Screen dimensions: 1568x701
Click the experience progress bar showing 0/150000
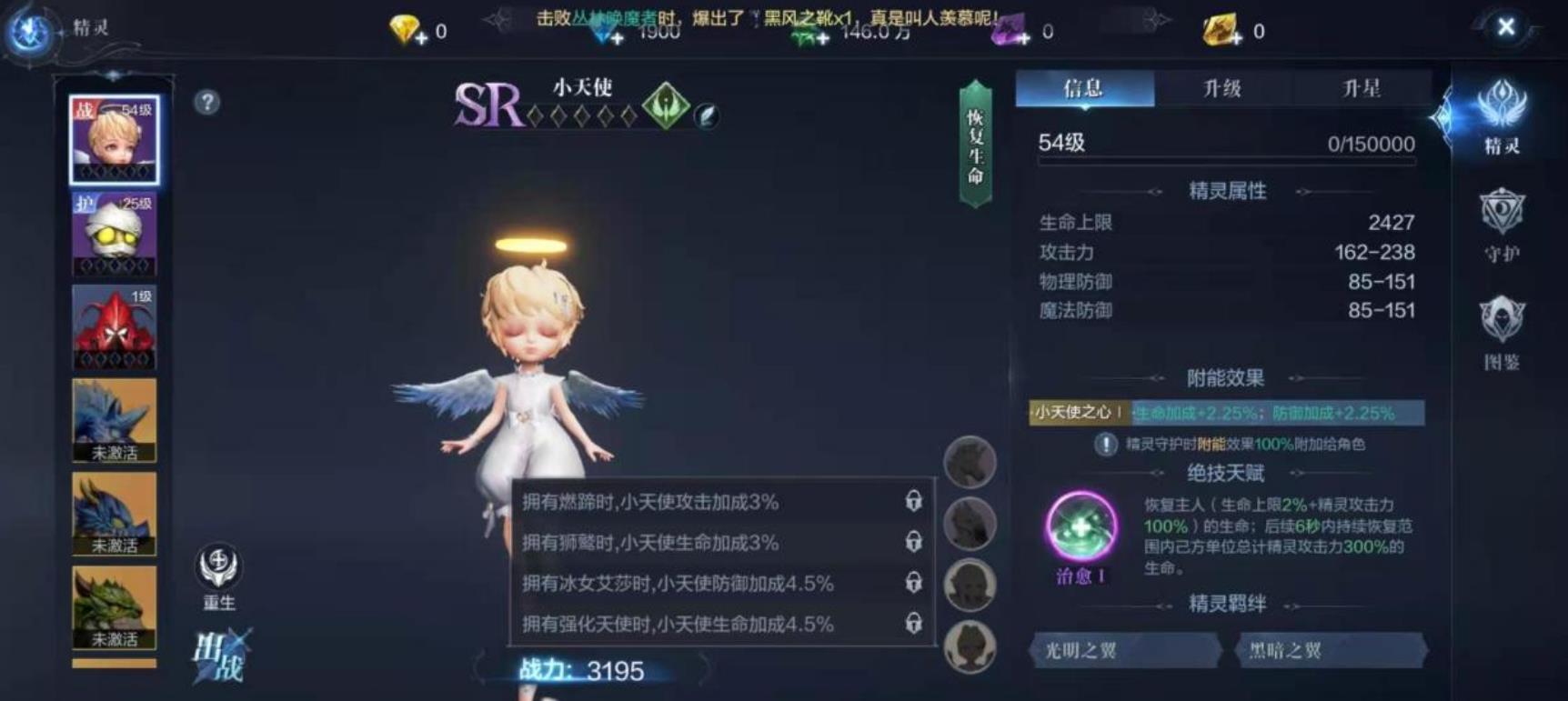click(1225, 162)
